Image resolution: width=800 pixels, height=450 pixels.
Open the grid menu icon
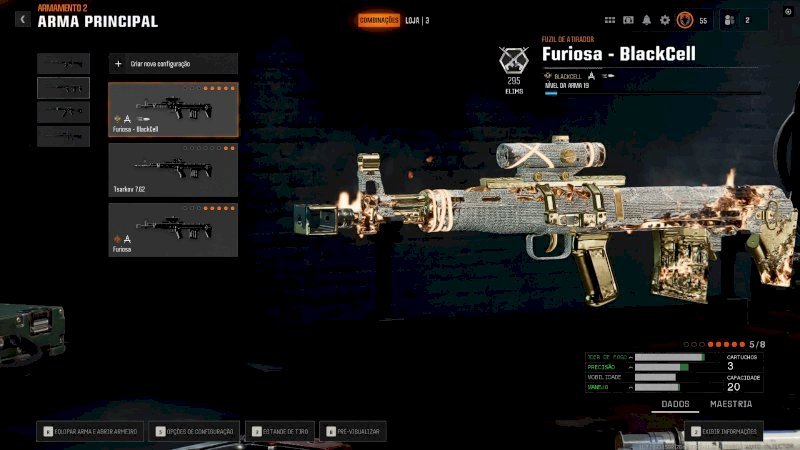click(610, 20)
